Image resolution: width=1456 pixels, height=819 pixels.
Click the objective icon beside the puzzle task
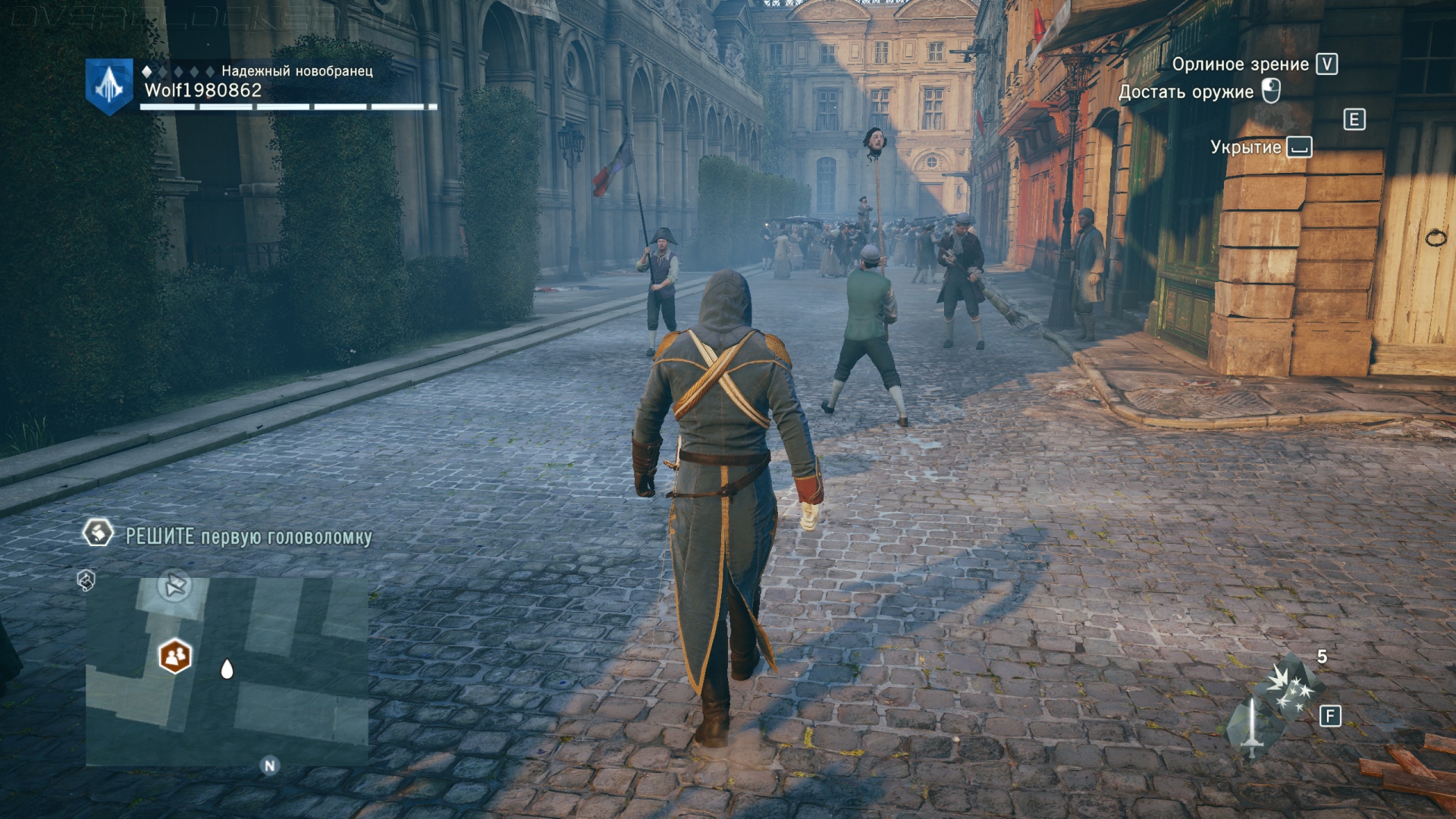point(98,532)
